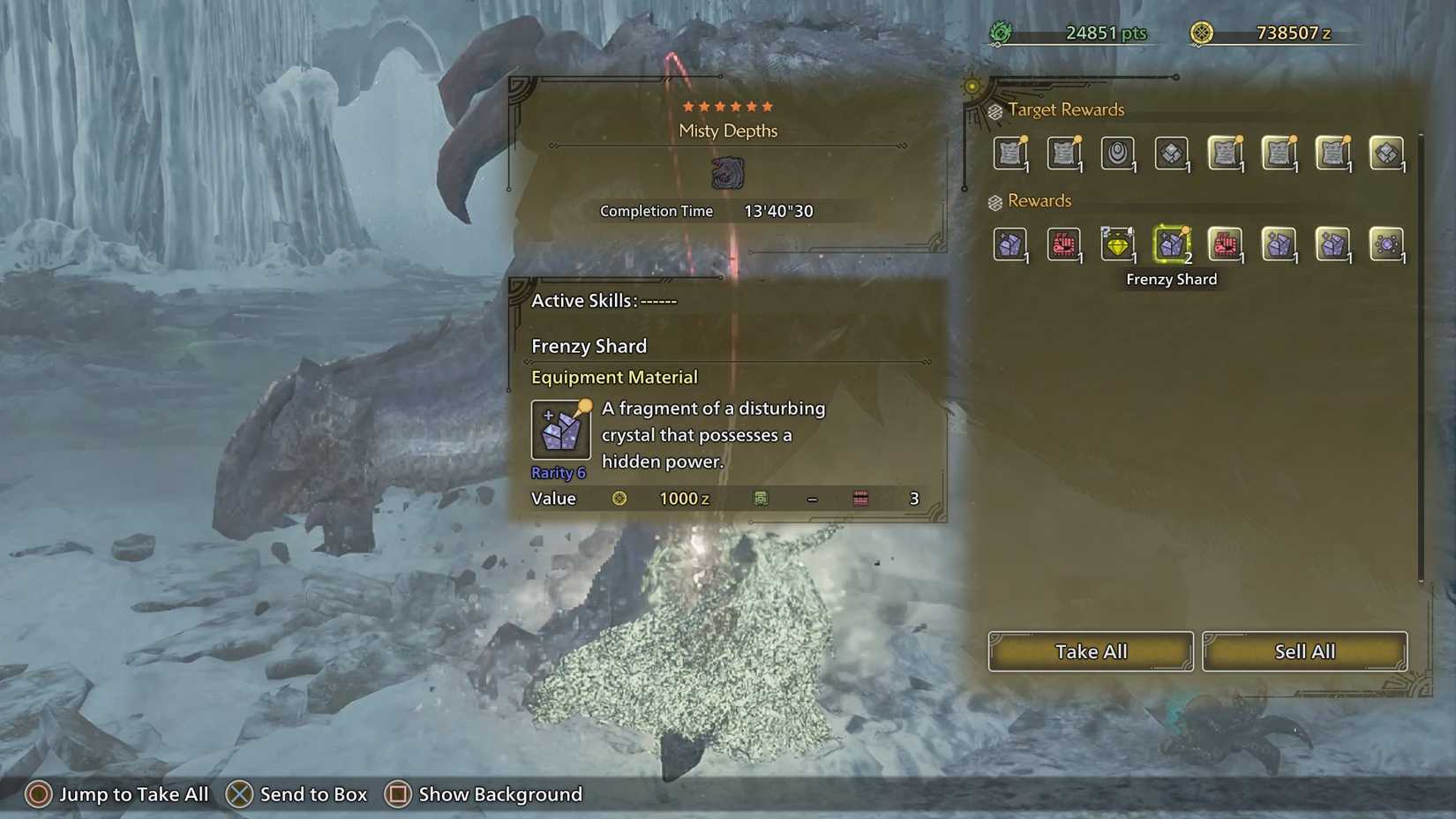Select the highlighted ore in Target Rewards
This screenshot has height=819, width=1456.
tap(1386, 152)
